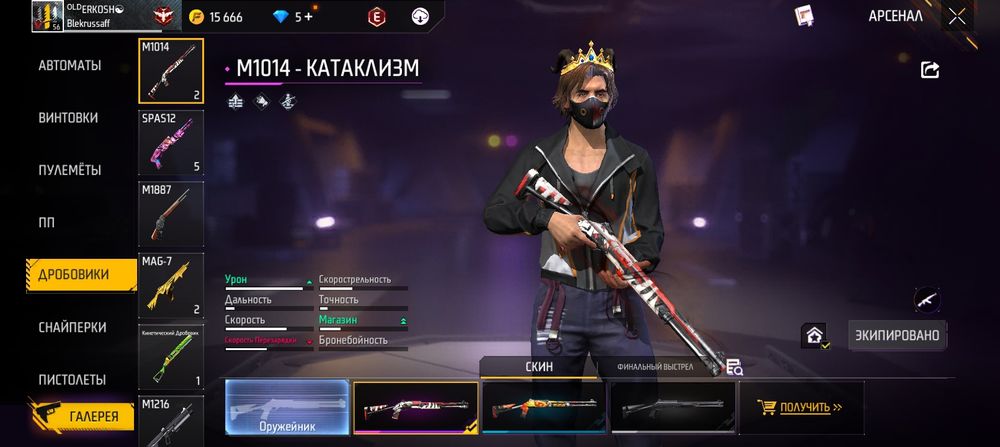Switch to the Винтовки category
1000x447 pixels.
(x=69, y=118)
